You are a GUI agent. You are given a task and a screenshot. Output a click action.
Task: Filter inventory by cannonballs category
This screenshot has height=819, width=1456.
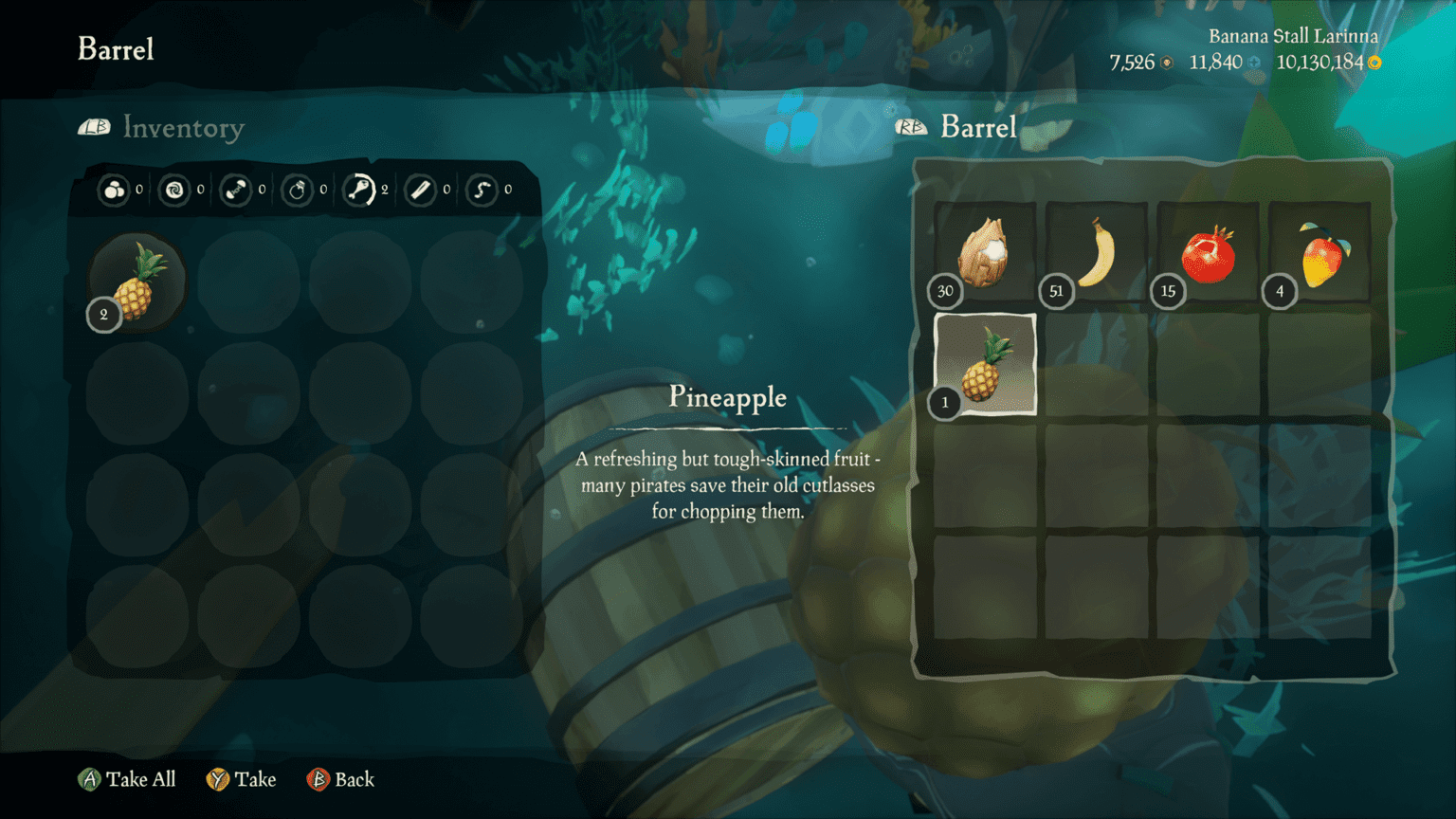(x=114, y=191)
